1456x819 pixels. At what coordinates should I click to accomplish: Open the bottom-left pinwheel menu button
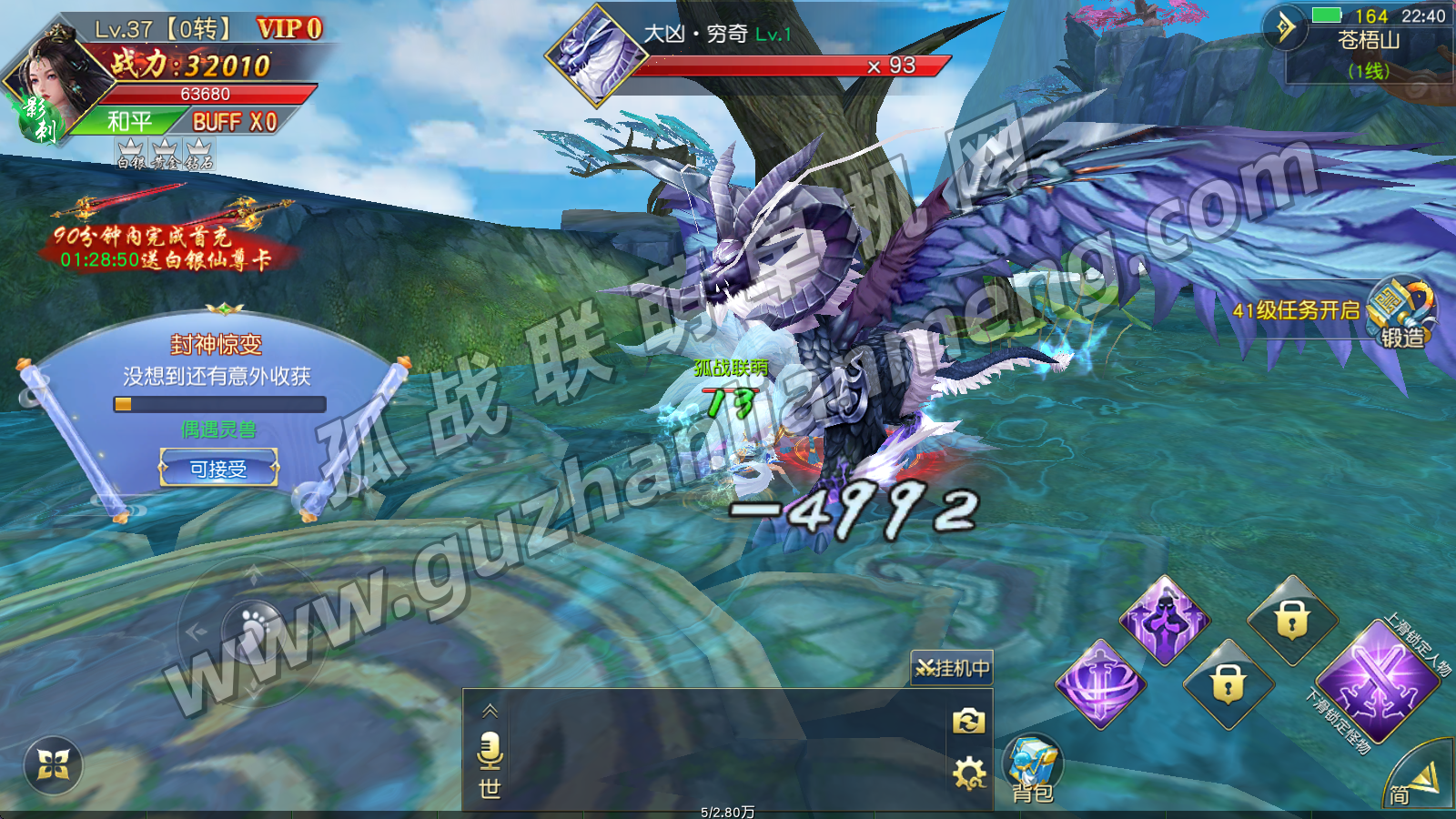53,765
